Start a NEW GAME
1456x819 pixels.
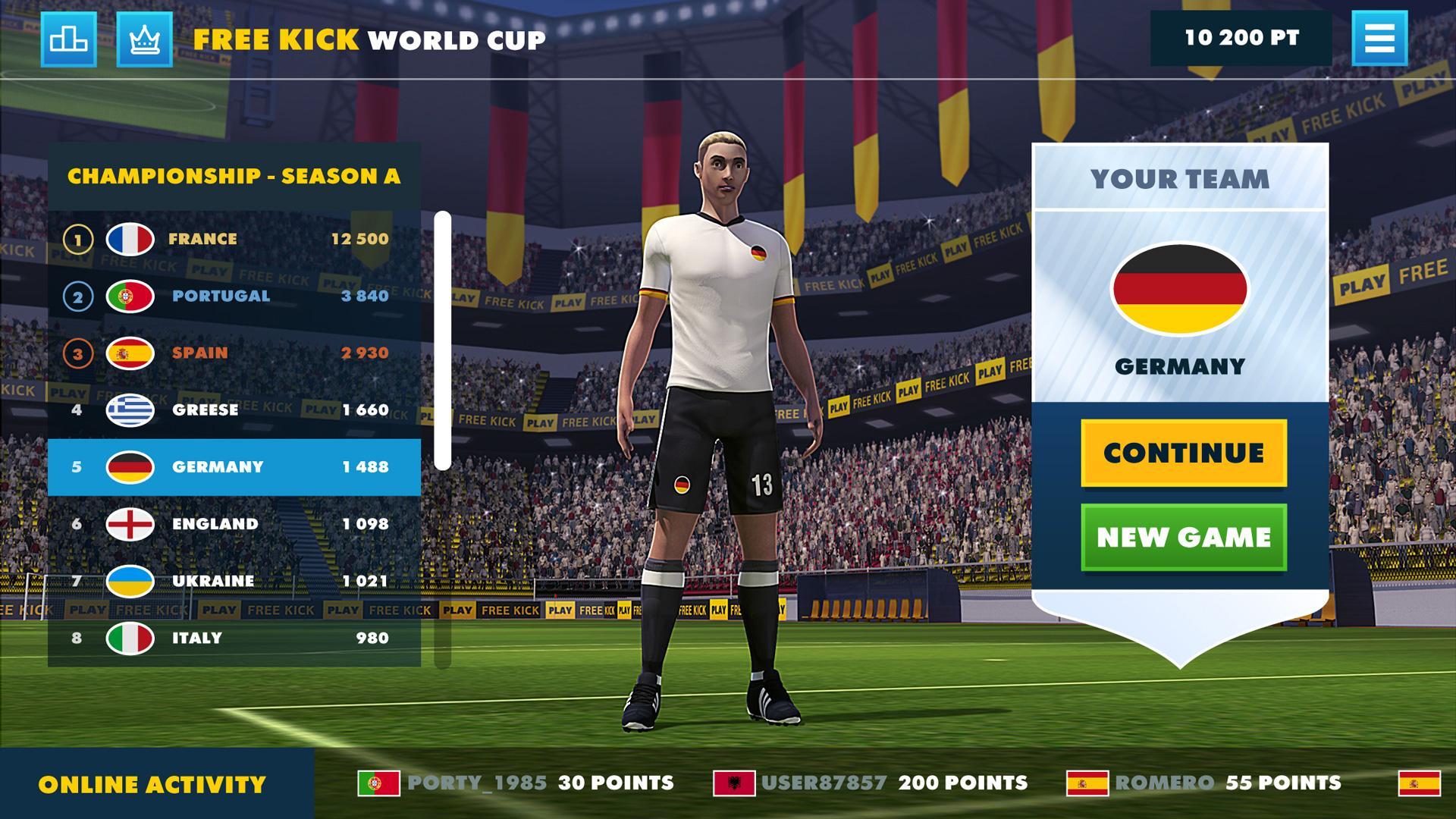(x=1183, y=536)
